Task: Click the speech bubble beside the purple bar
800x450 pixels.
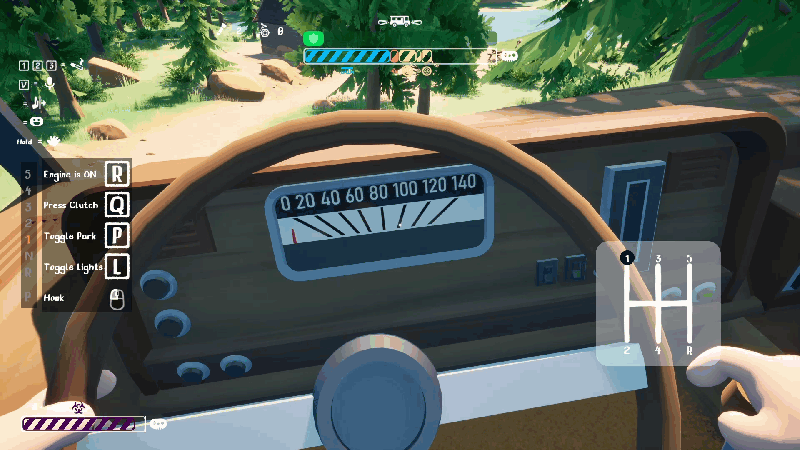Action: click(158, 424)
